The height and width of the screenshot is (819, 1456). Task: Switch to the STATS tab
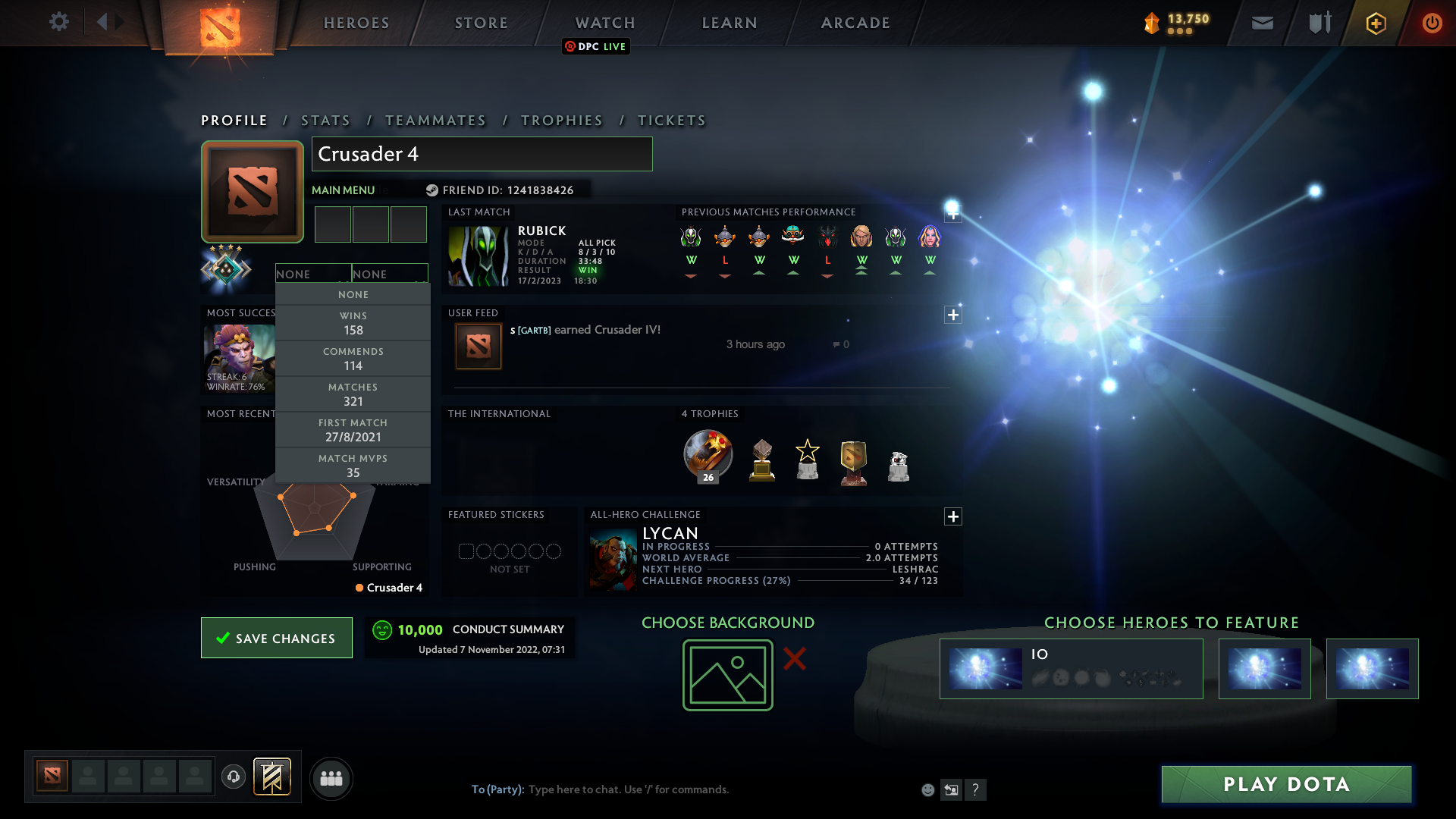pyautogui.click(x=325, y=121)
